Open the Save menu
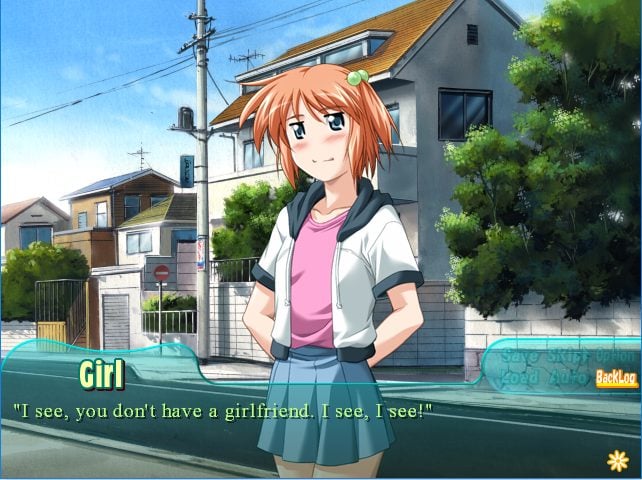The image size is (642, 480). pyautogui.click(x=518, y=355)
